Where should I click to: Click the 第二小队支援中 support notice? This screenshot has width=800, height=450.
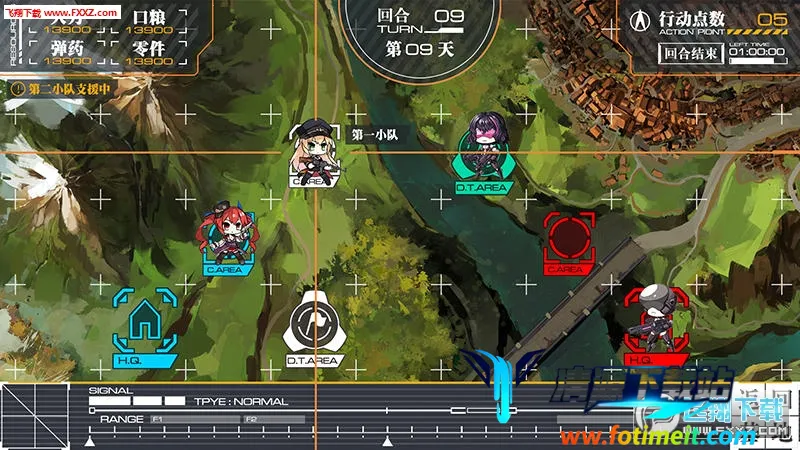point(62,89)
